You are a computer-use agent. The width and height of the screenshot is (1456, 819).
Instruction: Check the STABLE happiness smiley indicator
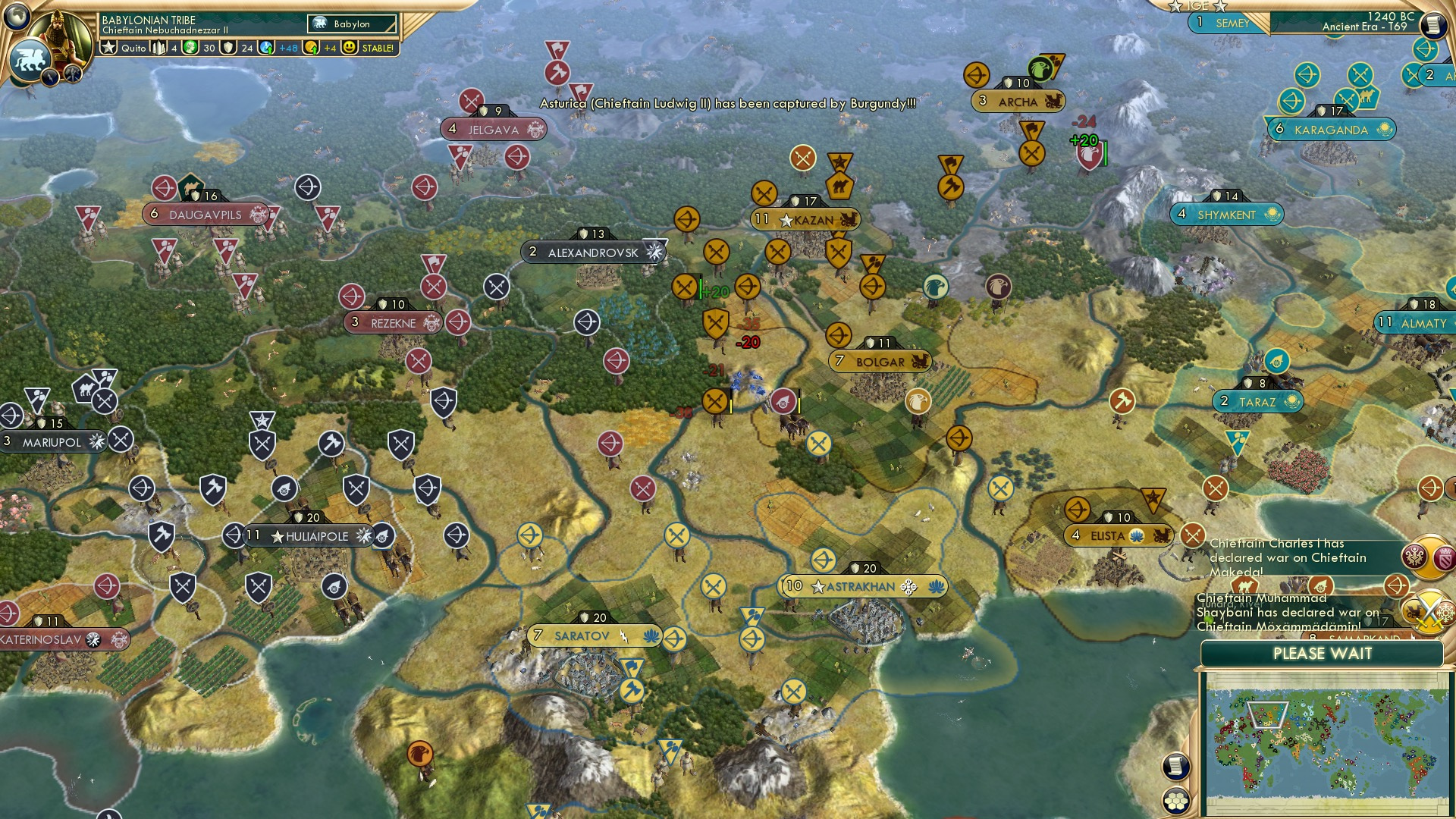pos(351,48)
